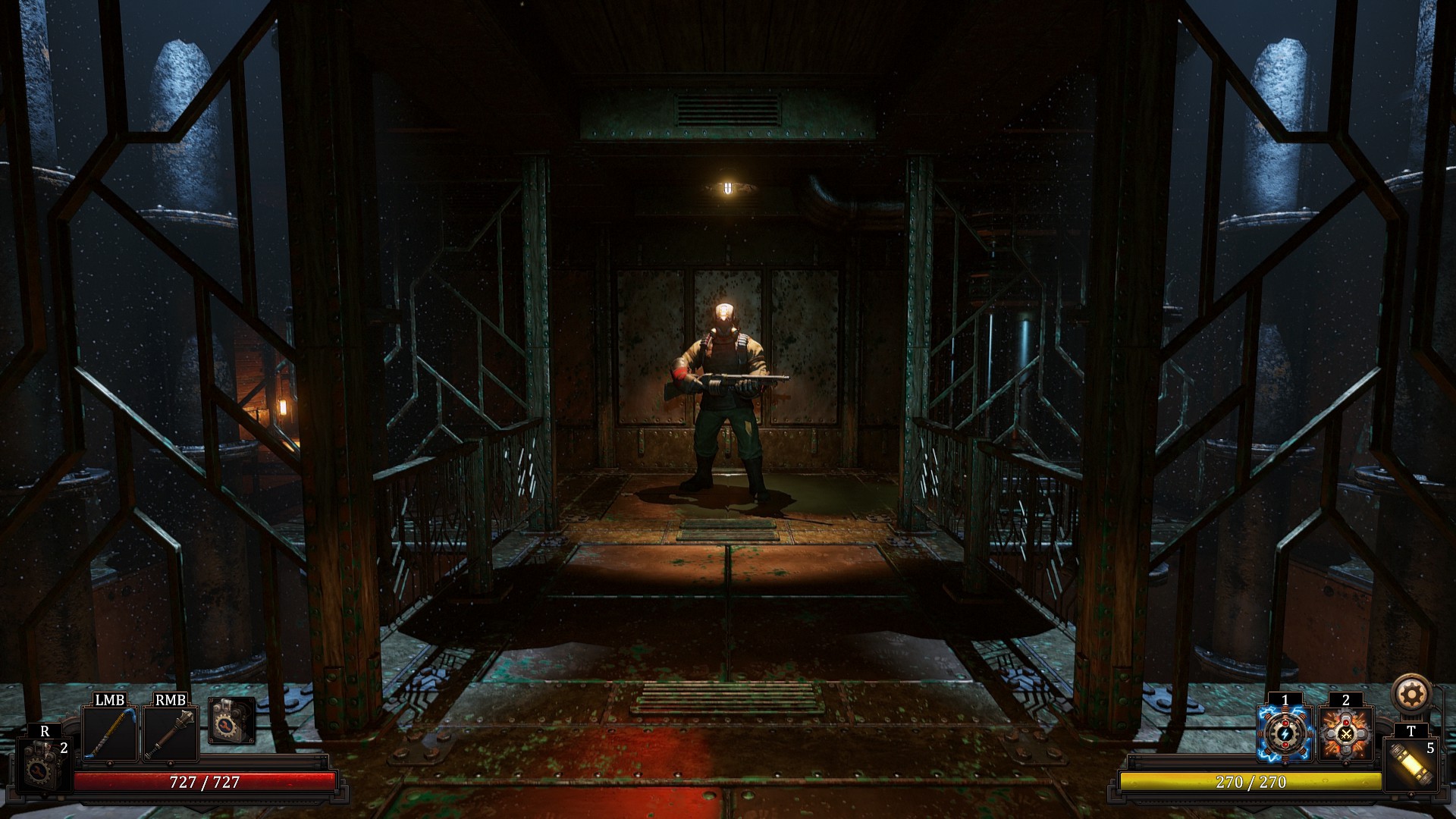This screenshot has width=1456, height=819.
Task: Click the 2 hotkey label on the explosion gadget
Action: (1345, 701)
